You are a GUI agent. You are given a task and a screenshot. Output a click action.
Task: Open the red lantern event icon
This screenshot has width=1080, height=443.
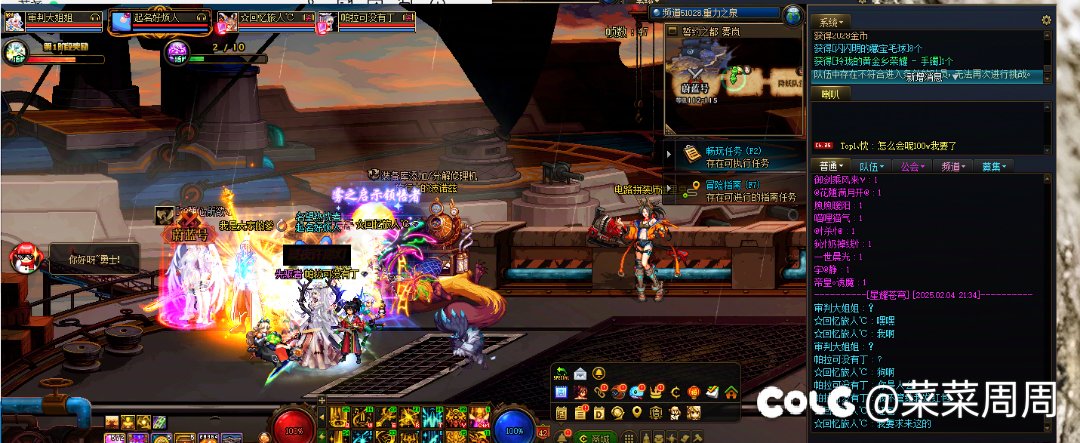[x=693, y=391]
